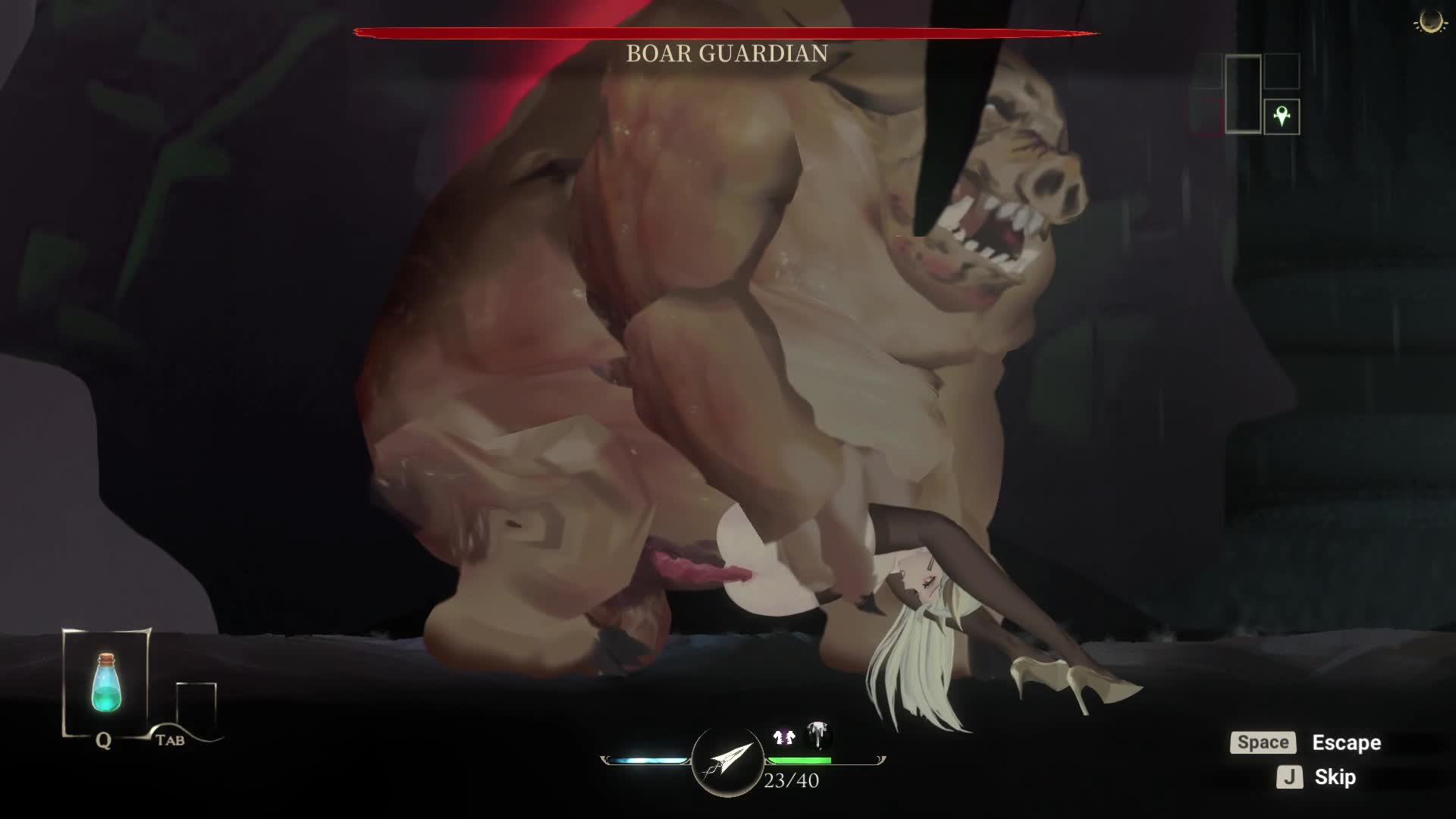The image size is (1456, 819).
Task: Select the green potion item slot
Action: coord(106,682)
